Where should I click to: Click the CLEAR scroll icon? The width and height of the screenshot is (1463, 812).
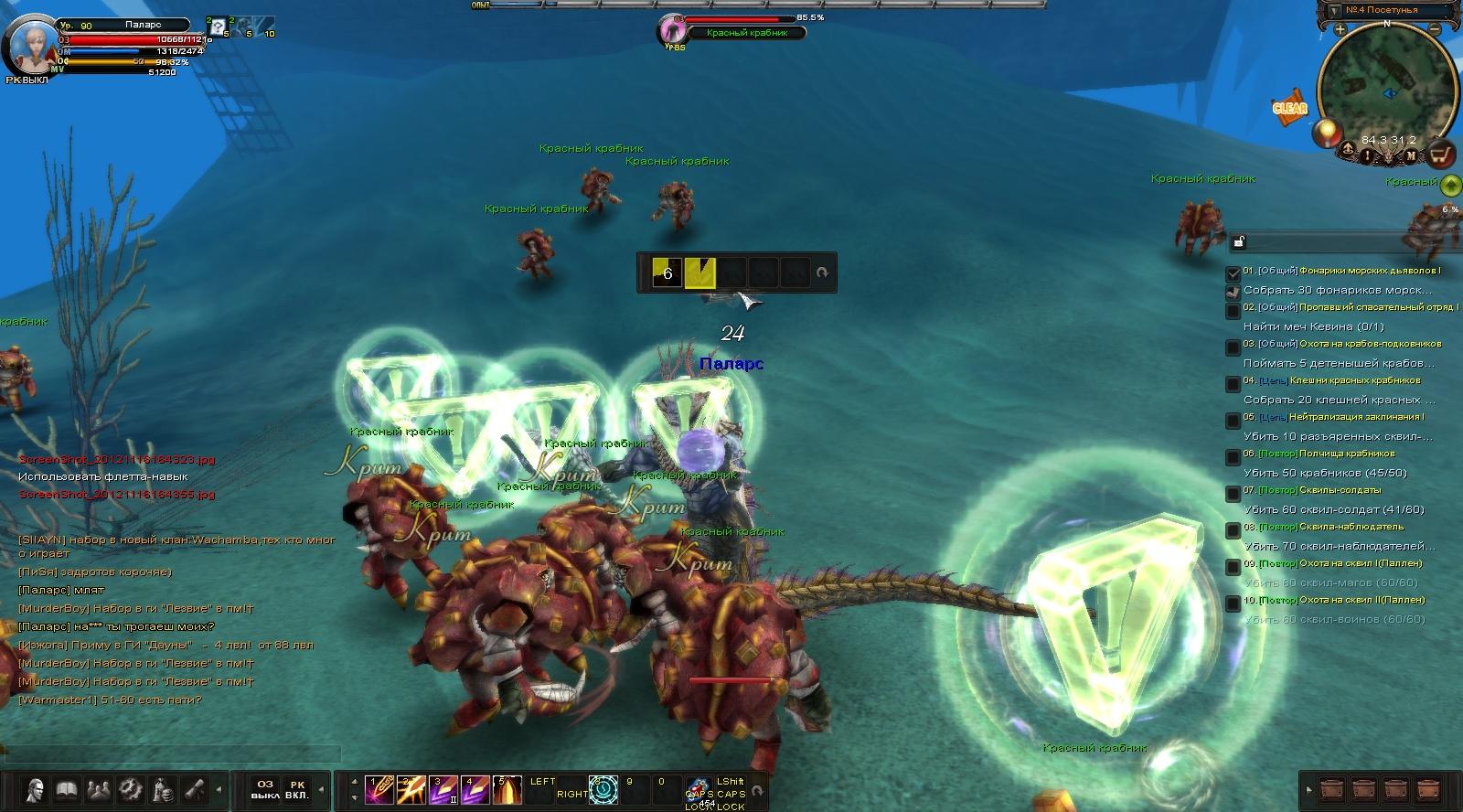(1290, 107)
